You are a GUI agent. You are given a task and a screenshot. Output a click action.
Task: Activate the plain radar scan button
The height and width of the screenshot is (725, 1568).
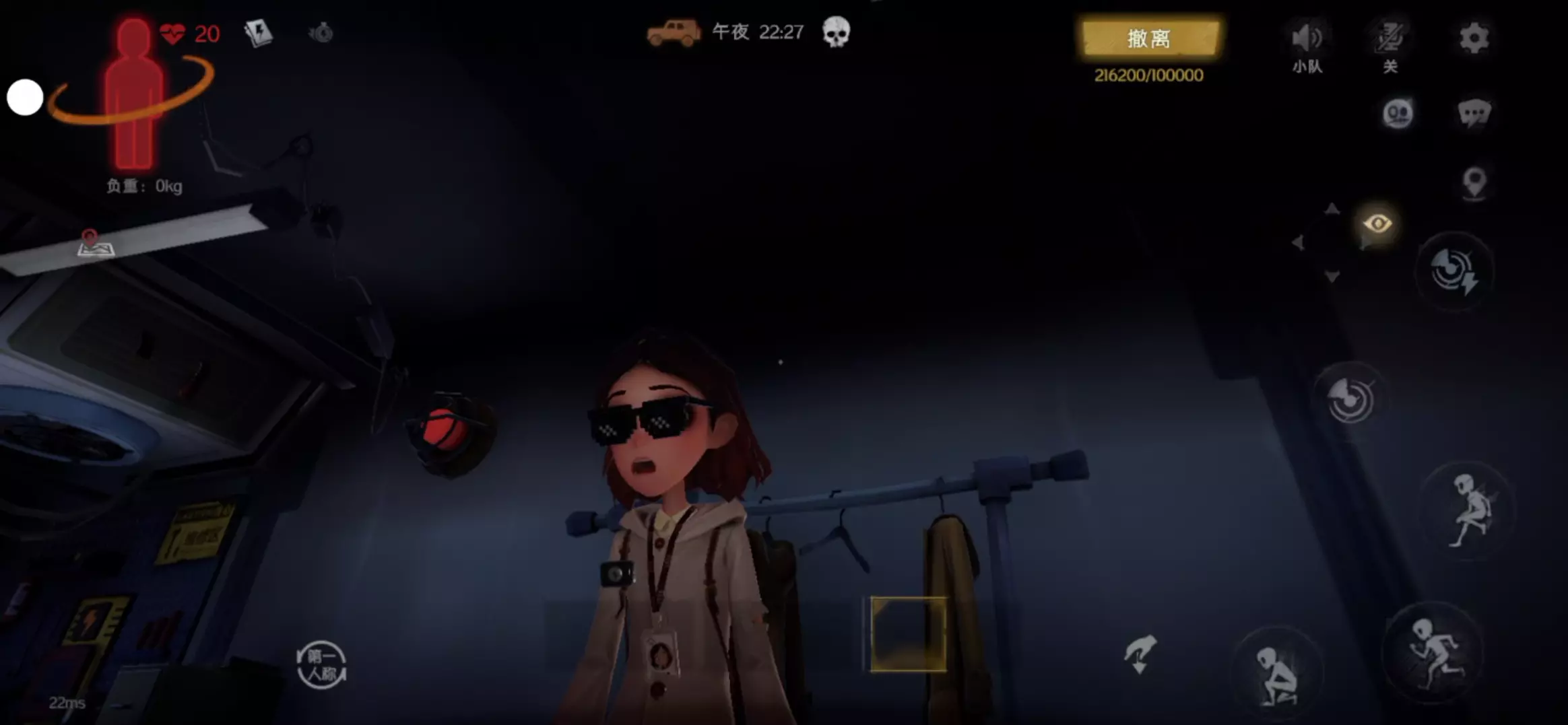1350,399
